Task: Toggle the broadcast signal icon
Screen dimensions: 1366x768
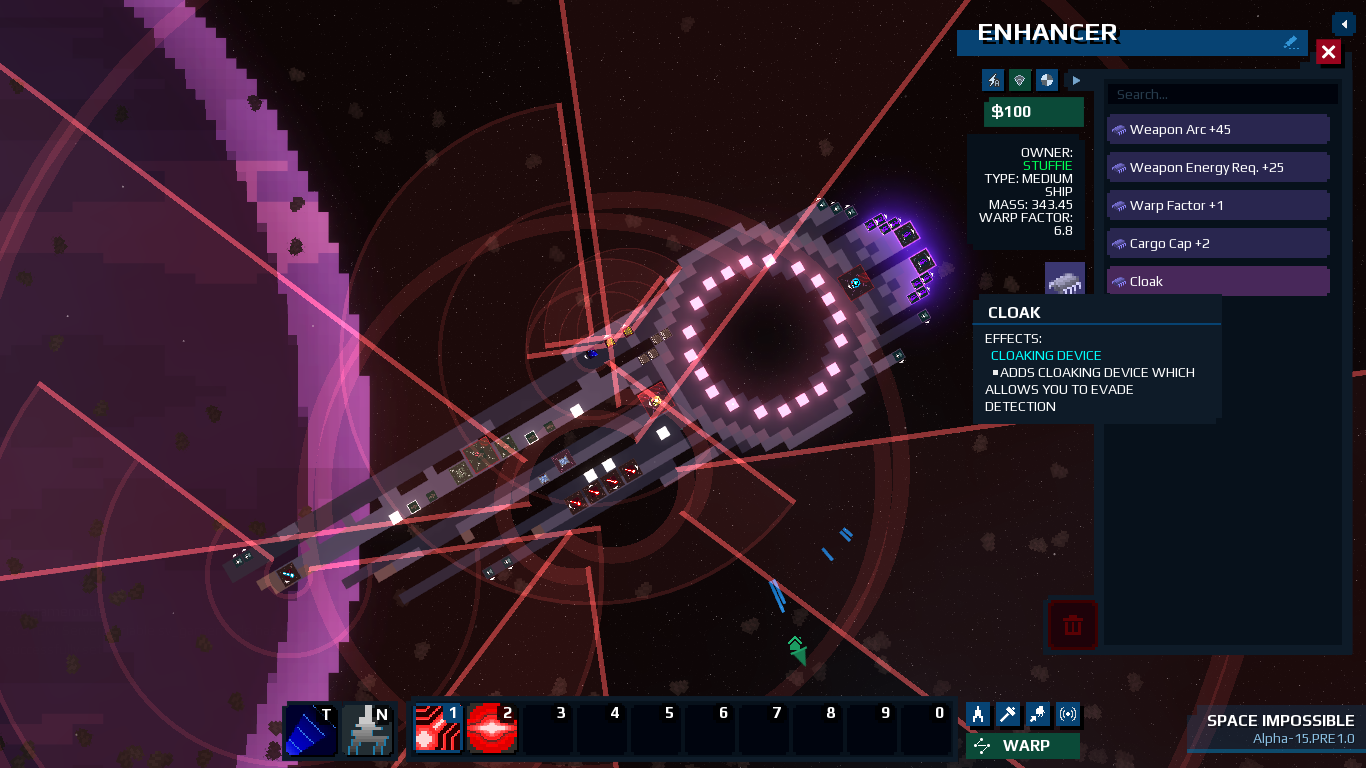Action: [x=1068, y=714]
